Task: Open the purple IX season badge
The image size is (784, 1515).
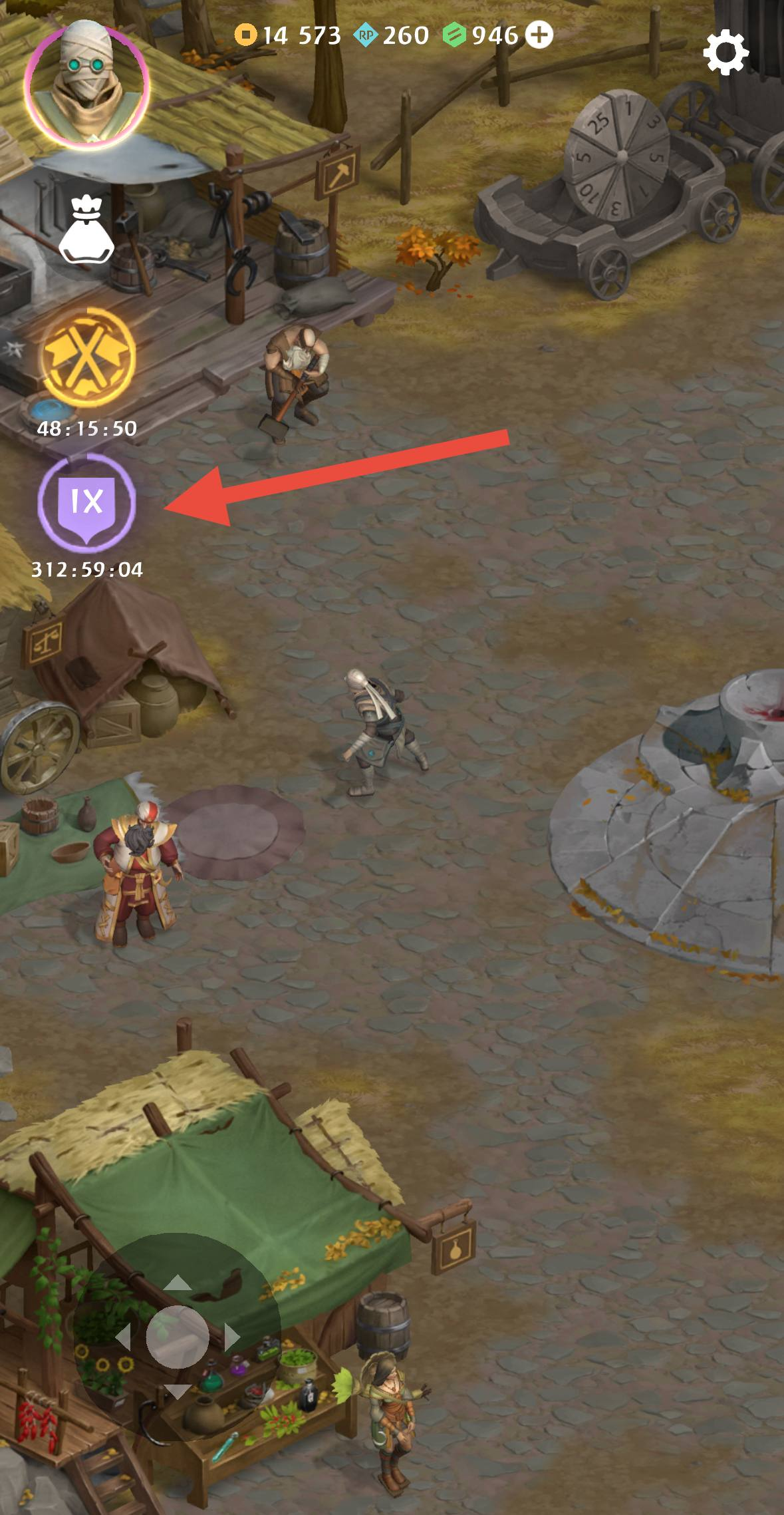Action: click(86, 502)
